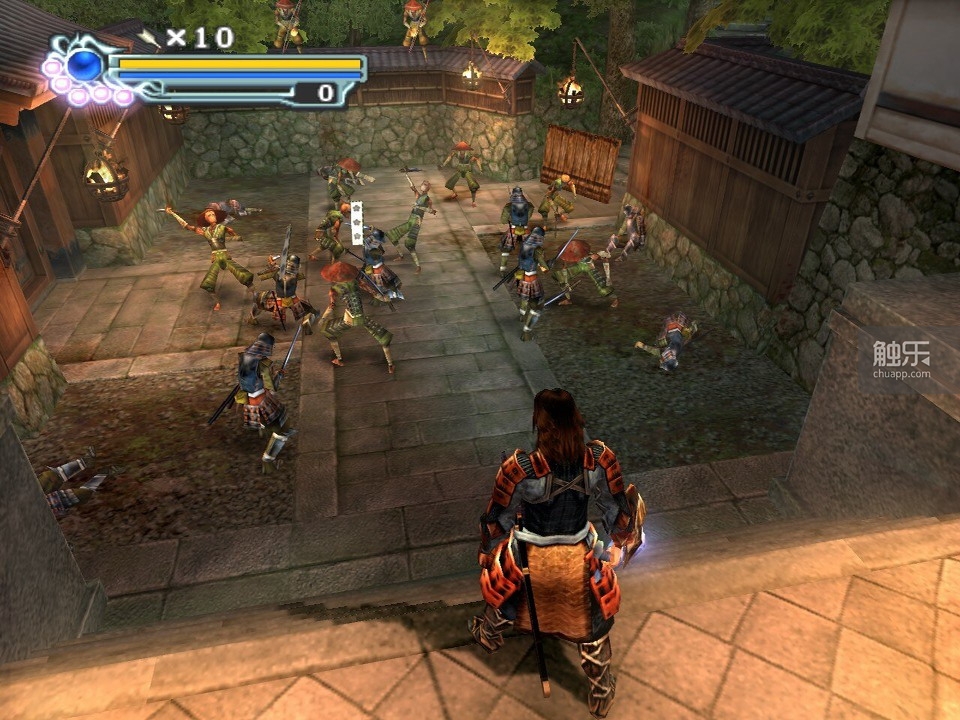Click the chuapp.com watermark logo
Screen dimensions: 960x720
(900, 359)
